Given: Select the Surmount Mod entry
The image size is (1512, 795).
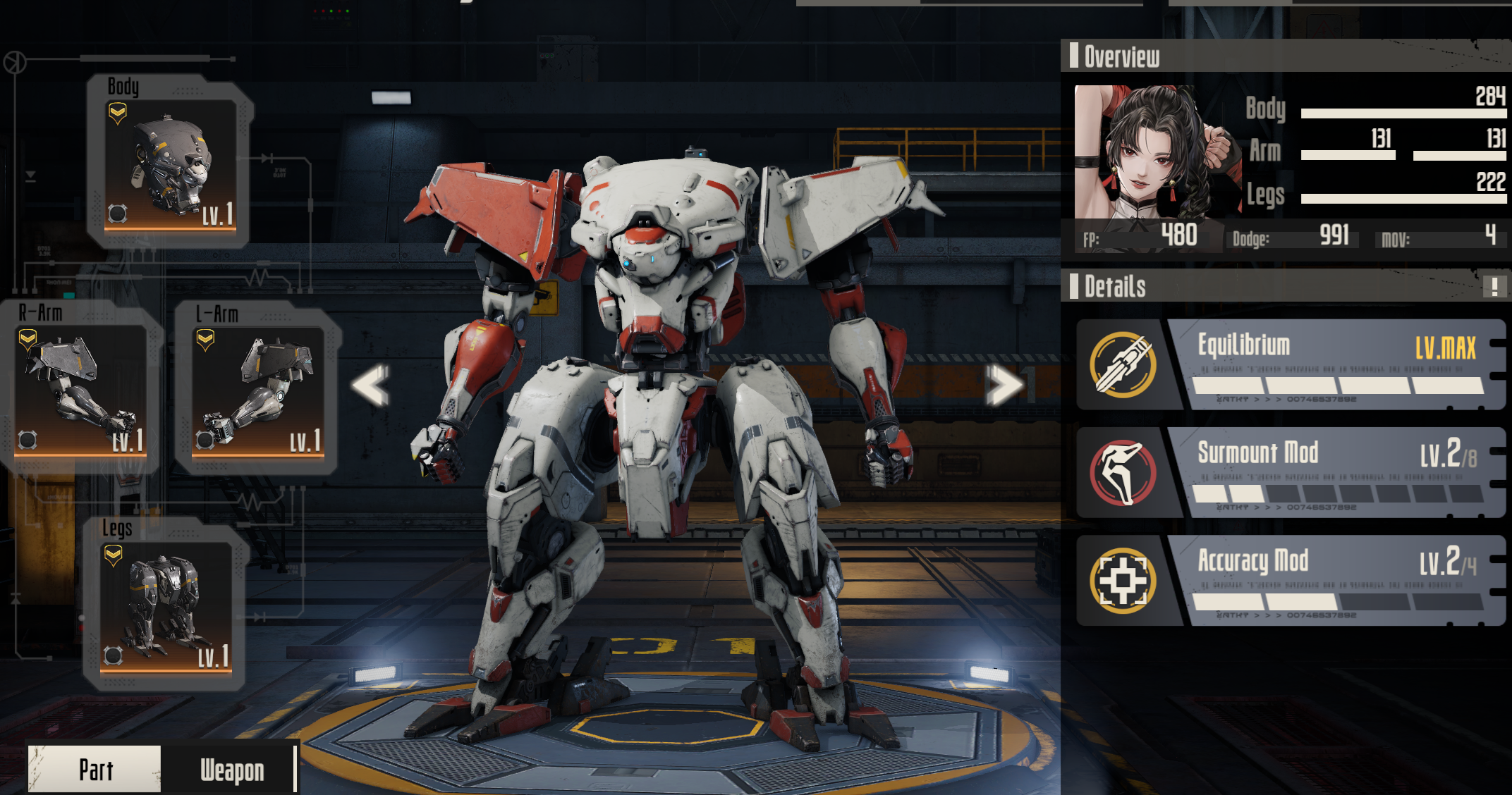Looking at the screenshot, I should pos(1291,472).
